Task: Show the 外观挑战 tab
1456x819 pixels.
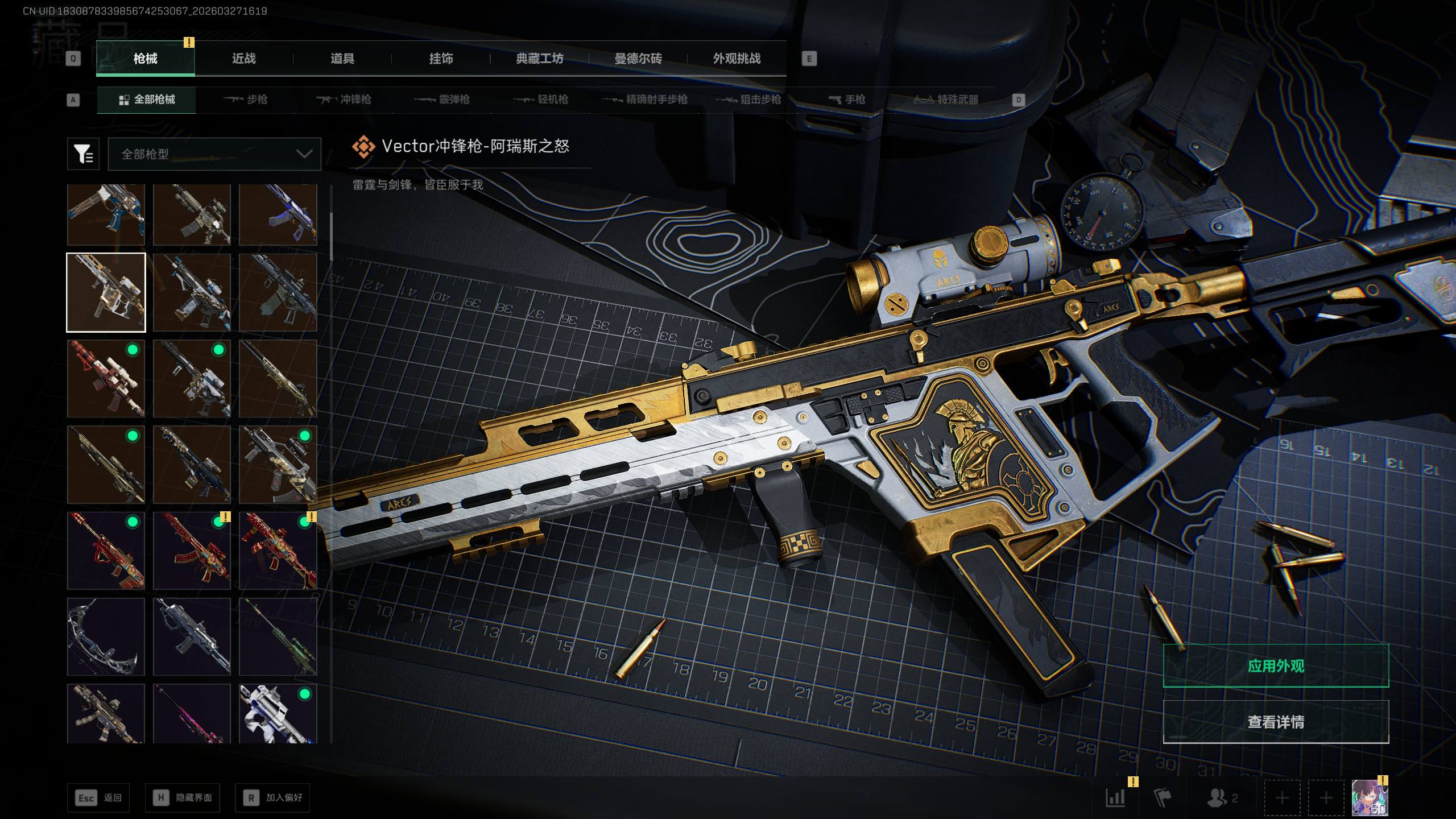Action: tap(737, 59)
